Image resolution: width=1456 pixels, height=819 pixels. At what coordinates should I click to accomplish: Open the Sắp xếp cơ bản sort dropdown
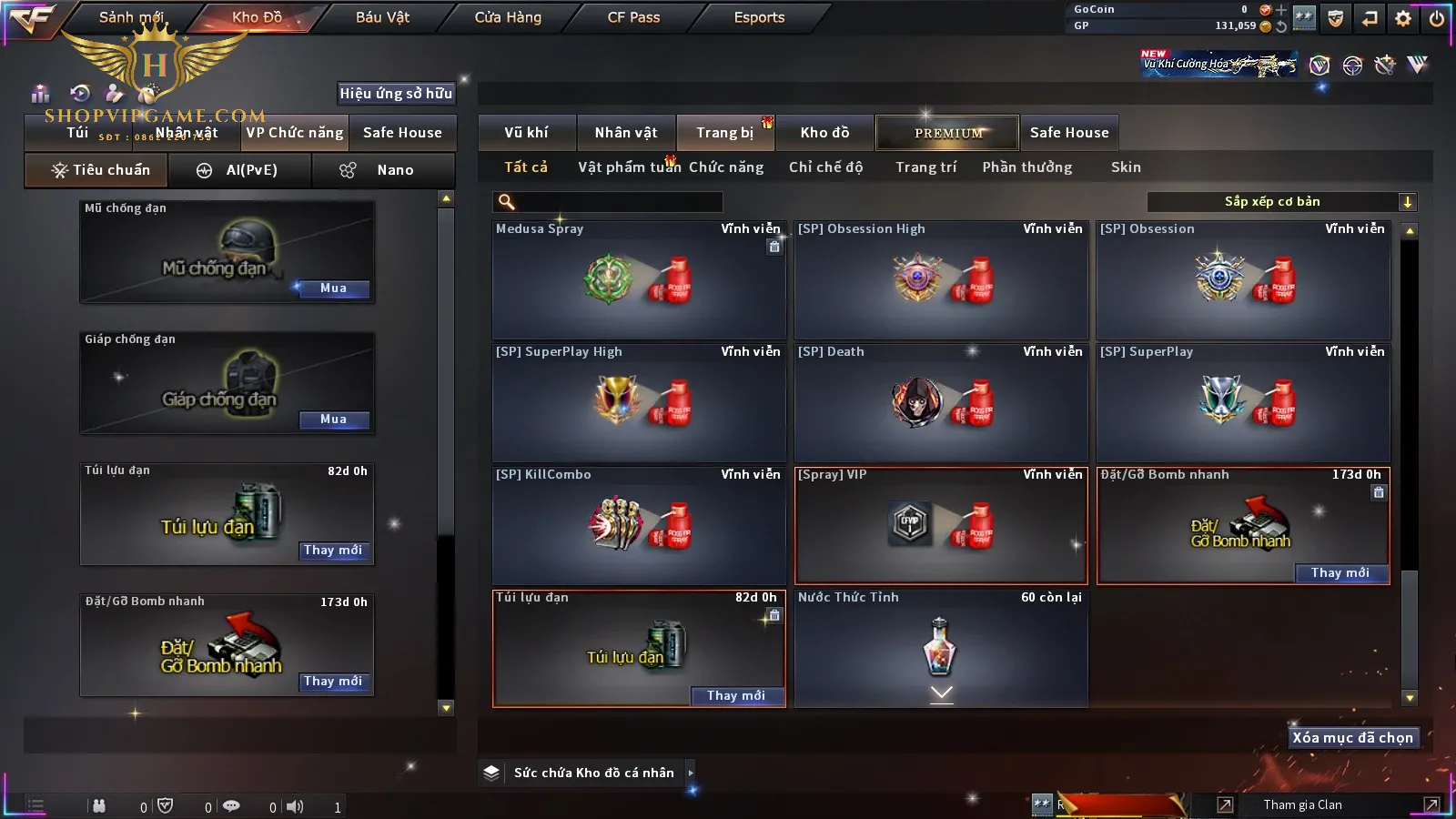(x=1281, y=202)
